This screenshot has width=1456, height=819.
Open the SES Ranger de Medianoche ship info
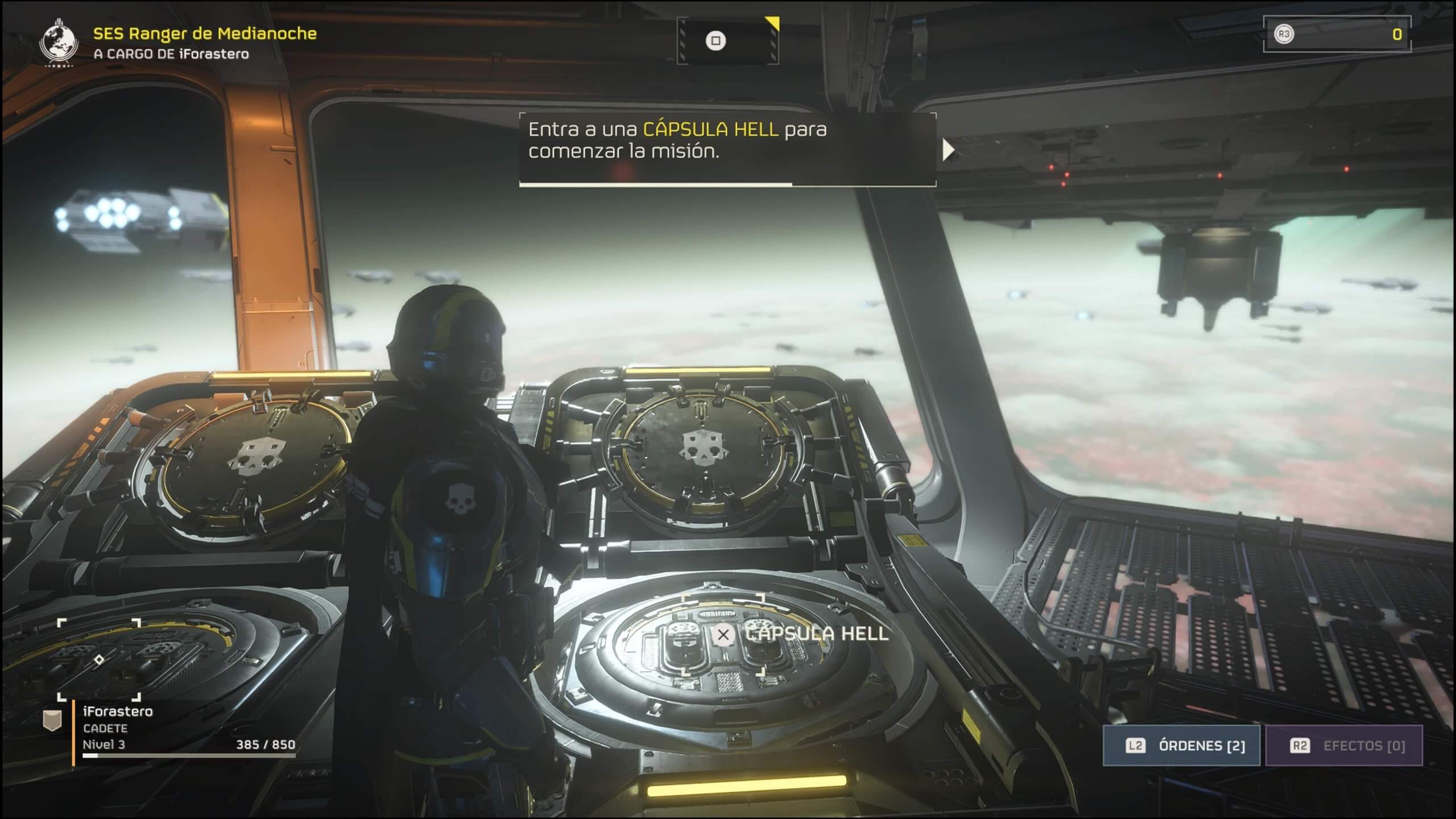click(205, 34)
